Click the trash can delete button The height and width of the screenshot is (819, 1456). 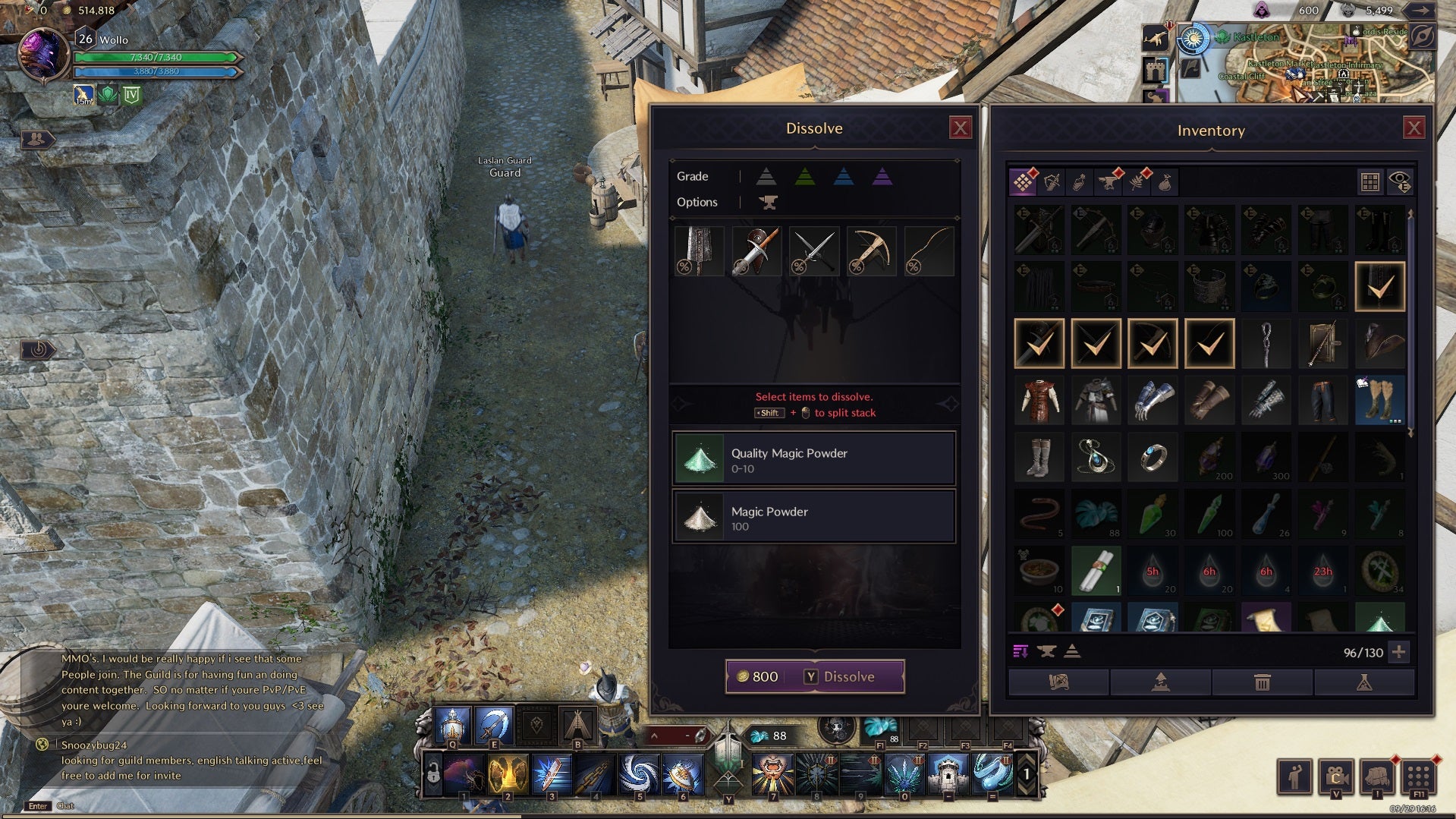coord(1262,682)
